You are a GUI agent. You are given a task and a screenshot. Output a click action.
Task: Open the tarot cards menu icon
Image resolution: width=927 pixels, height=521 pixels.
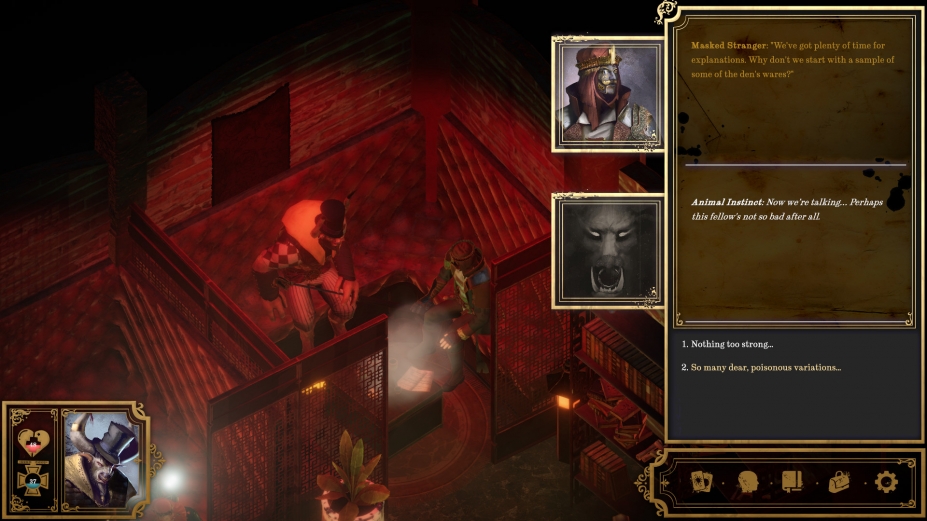click(701, 482)
